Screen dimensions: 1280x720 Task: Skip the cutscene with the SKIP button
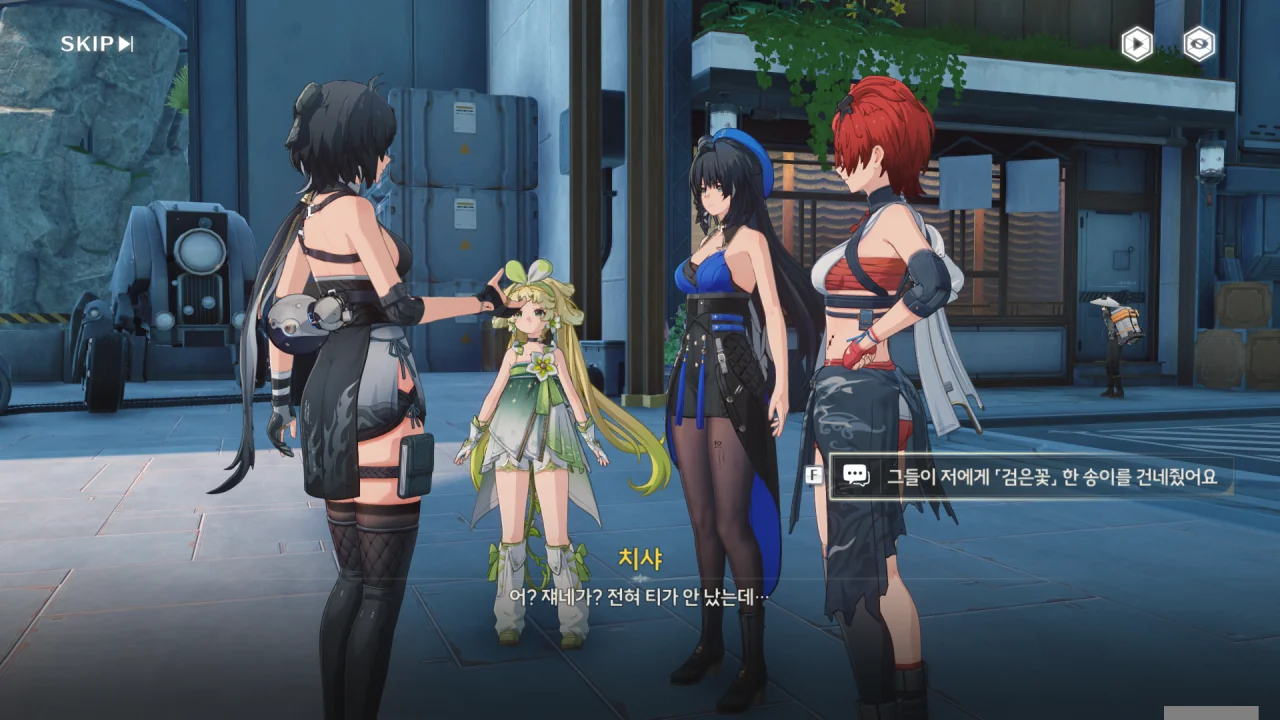pos(97,44)
